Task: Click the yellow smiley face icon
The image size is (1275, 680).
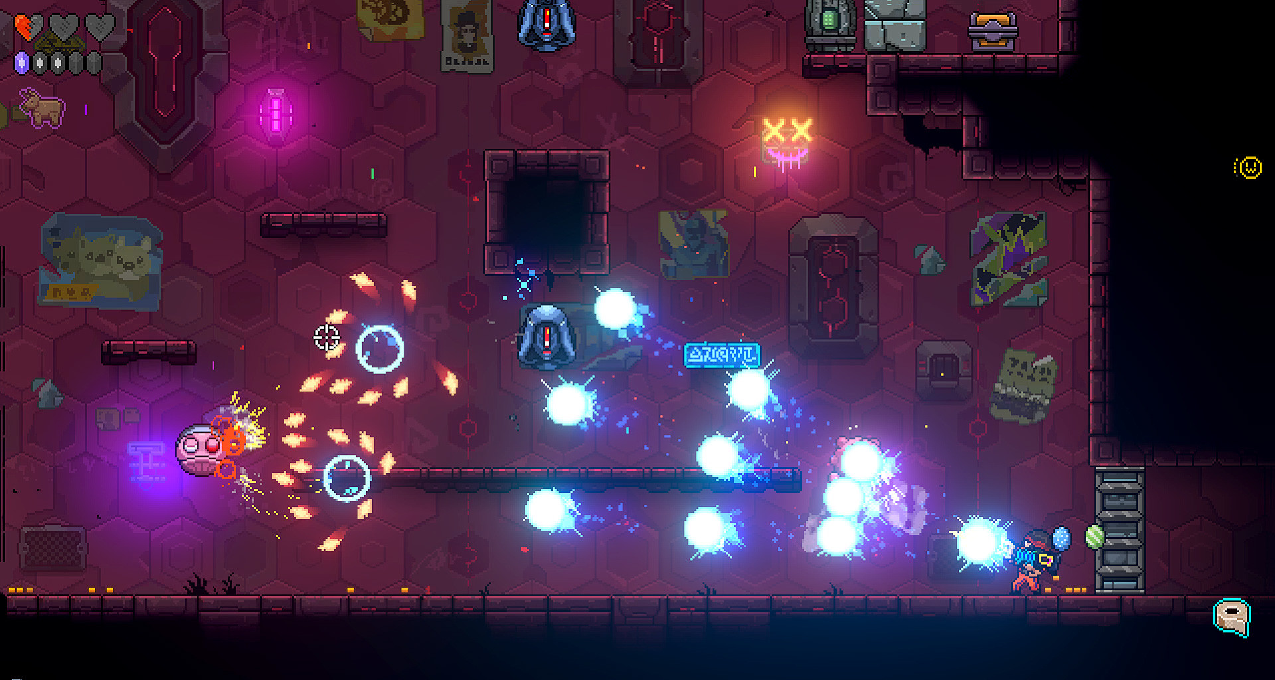Action: coord(1248,168)
